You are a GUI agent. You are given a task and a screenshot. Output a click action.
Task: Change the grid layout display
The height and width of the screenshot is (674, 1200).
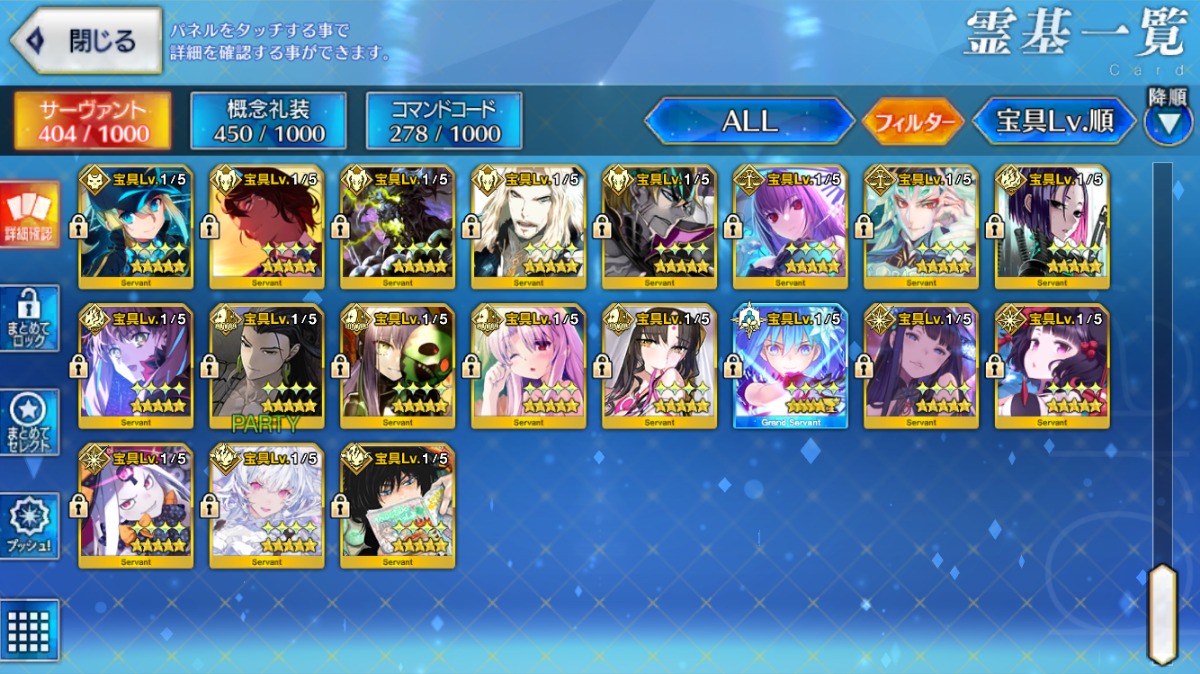pos(30,630)
